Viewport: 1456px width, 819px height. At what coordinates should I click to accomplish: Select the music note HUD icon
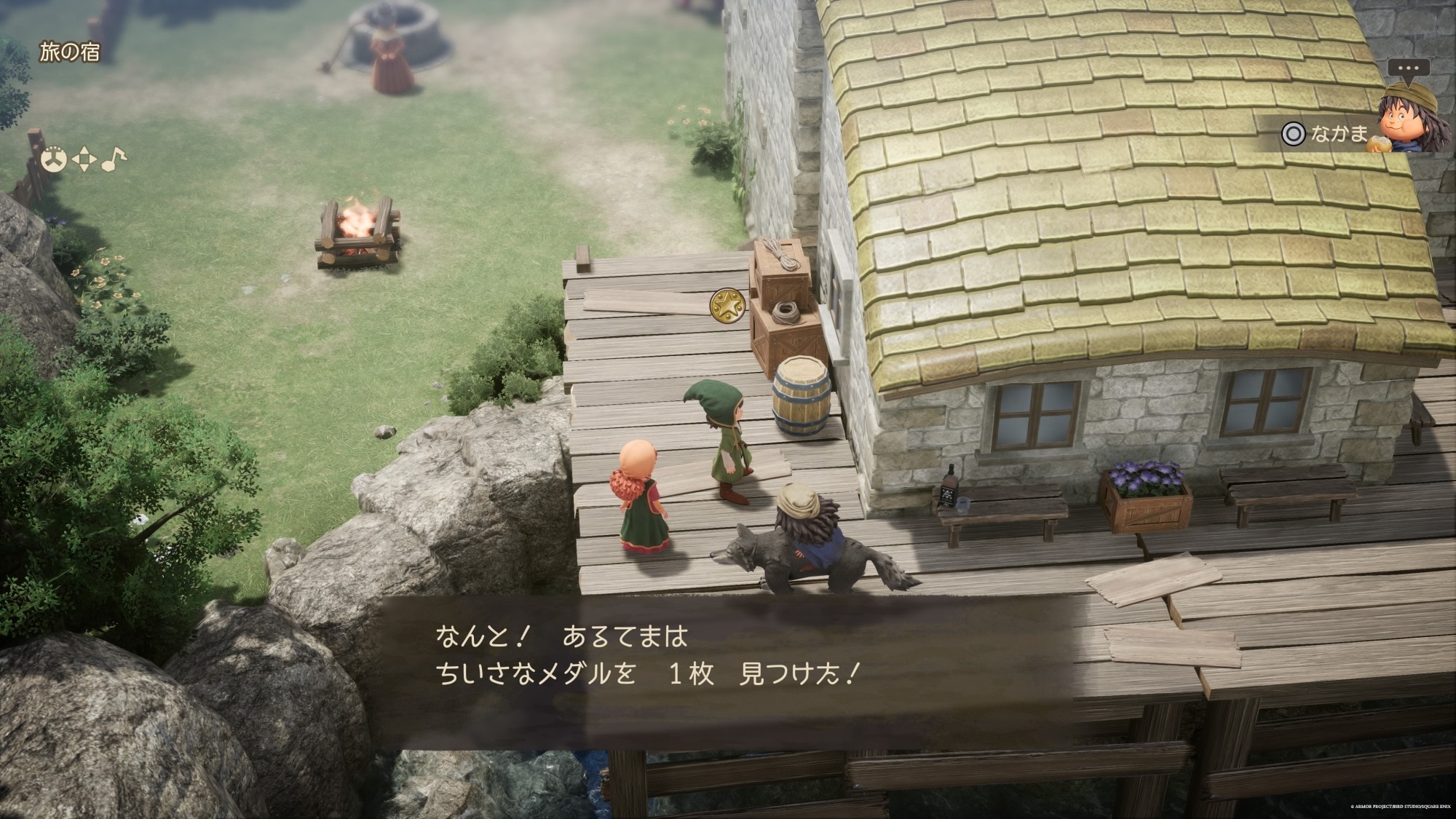click(x=113, y=159)
